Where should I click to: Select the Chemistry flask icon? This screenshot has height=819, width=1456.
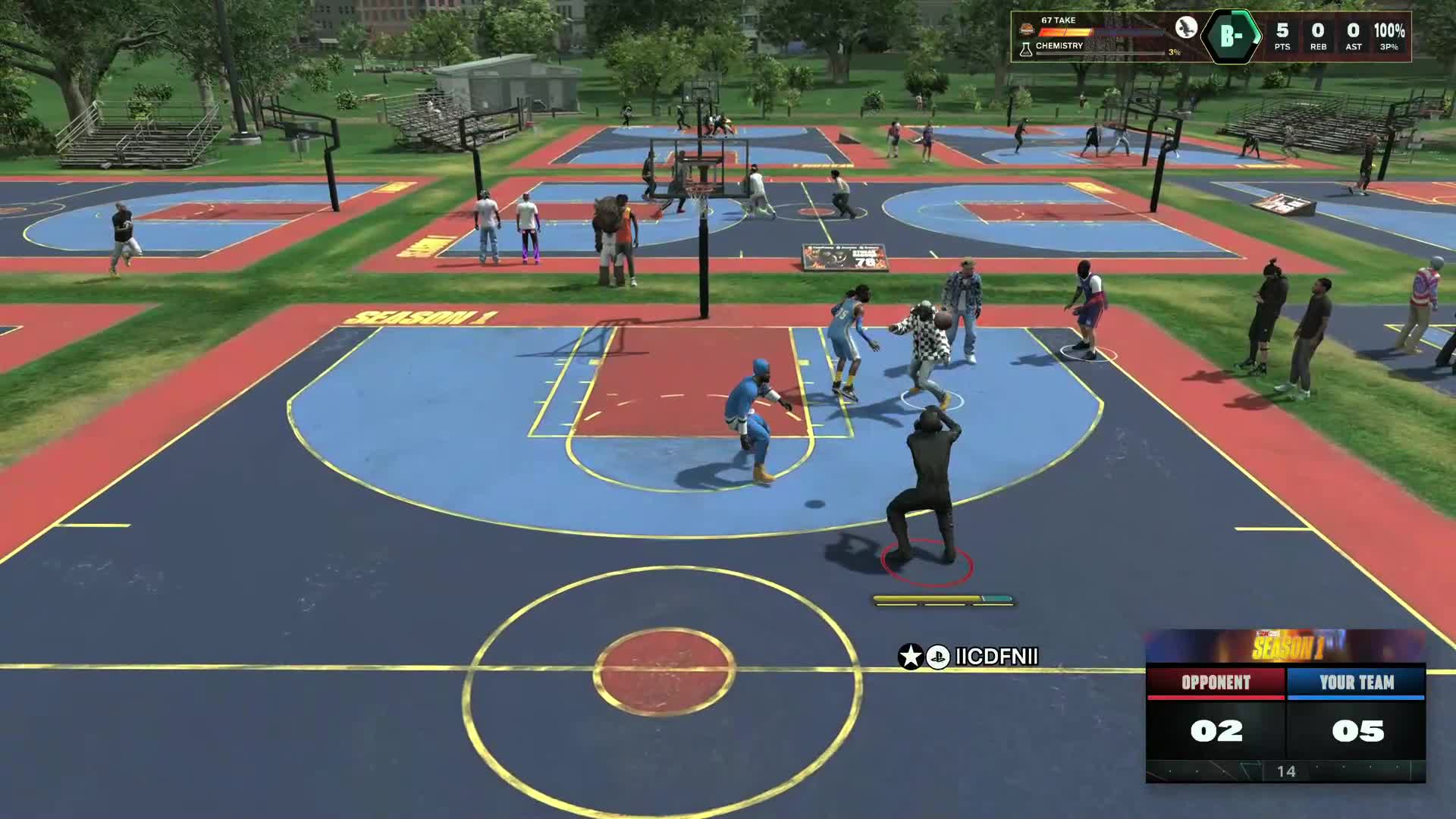click(1026, 49)
